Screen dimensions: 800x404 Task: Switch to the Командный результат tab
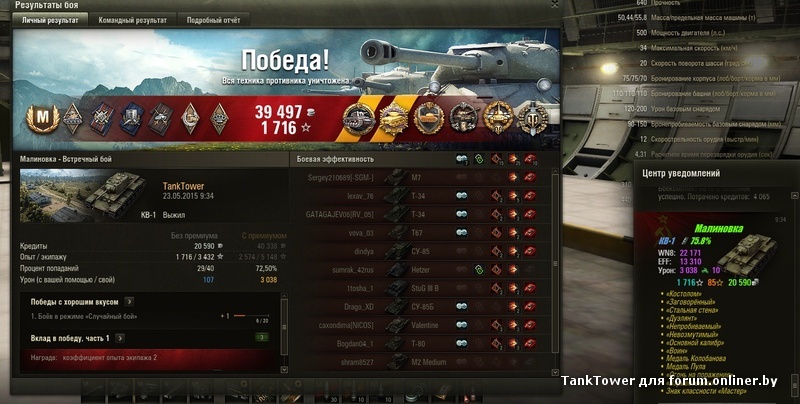click(130, 19)
